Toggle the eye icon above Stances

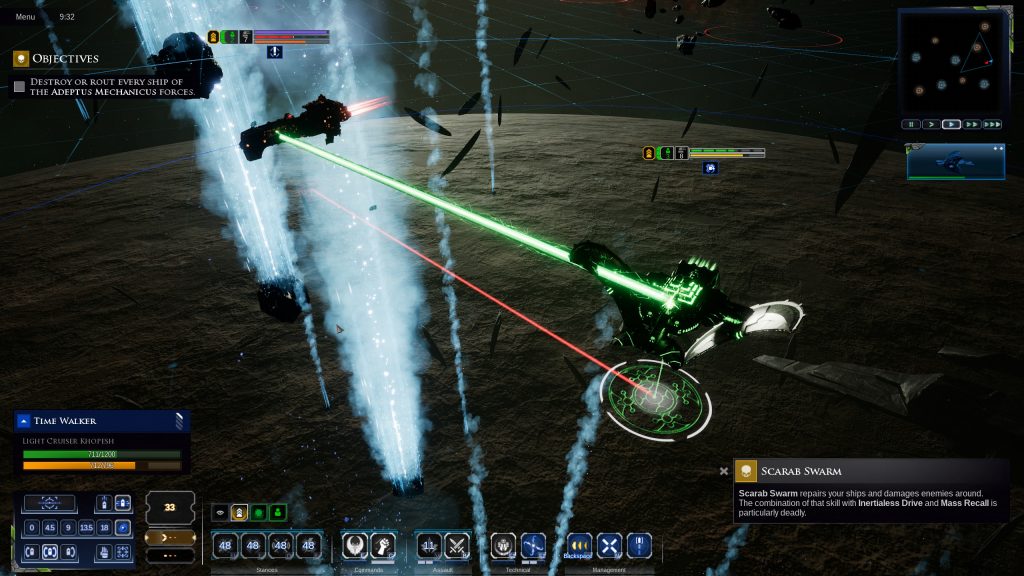pos(219,513)
